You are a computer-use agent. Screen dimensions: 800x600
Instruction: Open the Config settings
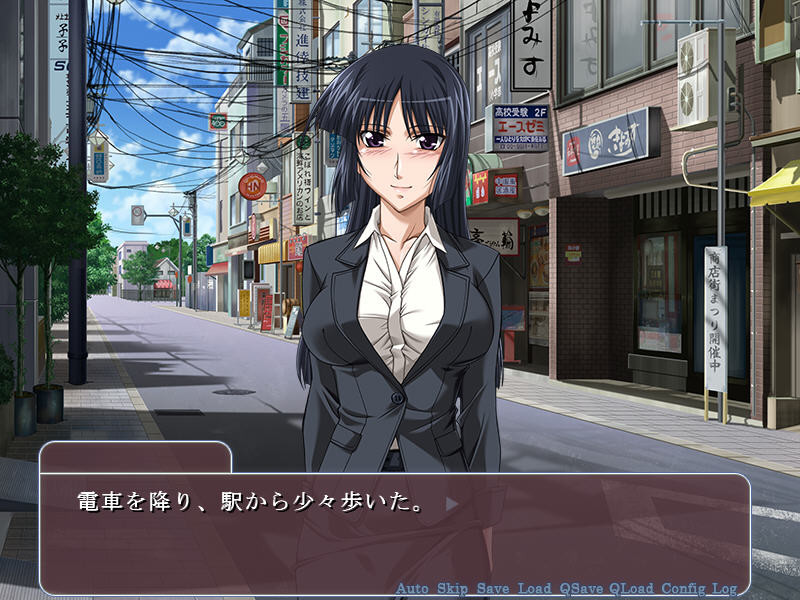pos(684,588)
